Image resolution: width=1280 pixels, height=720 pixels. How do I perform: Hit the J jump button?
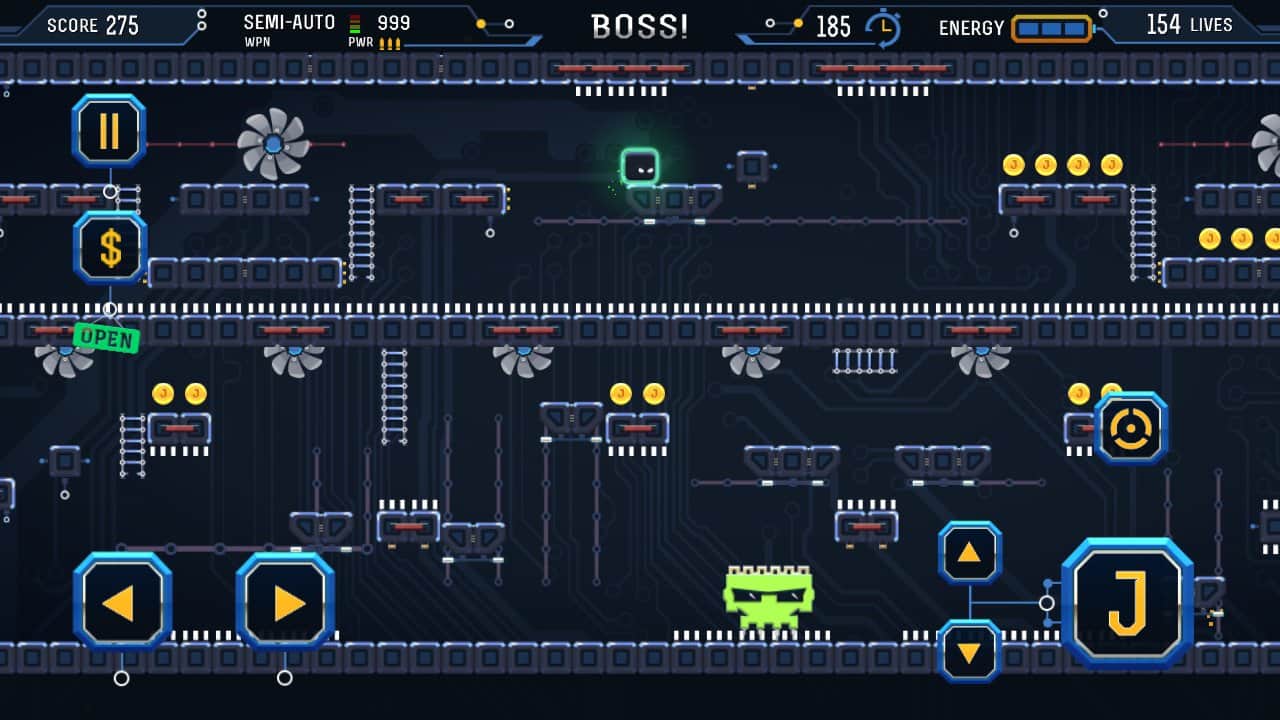[1127, 602]
